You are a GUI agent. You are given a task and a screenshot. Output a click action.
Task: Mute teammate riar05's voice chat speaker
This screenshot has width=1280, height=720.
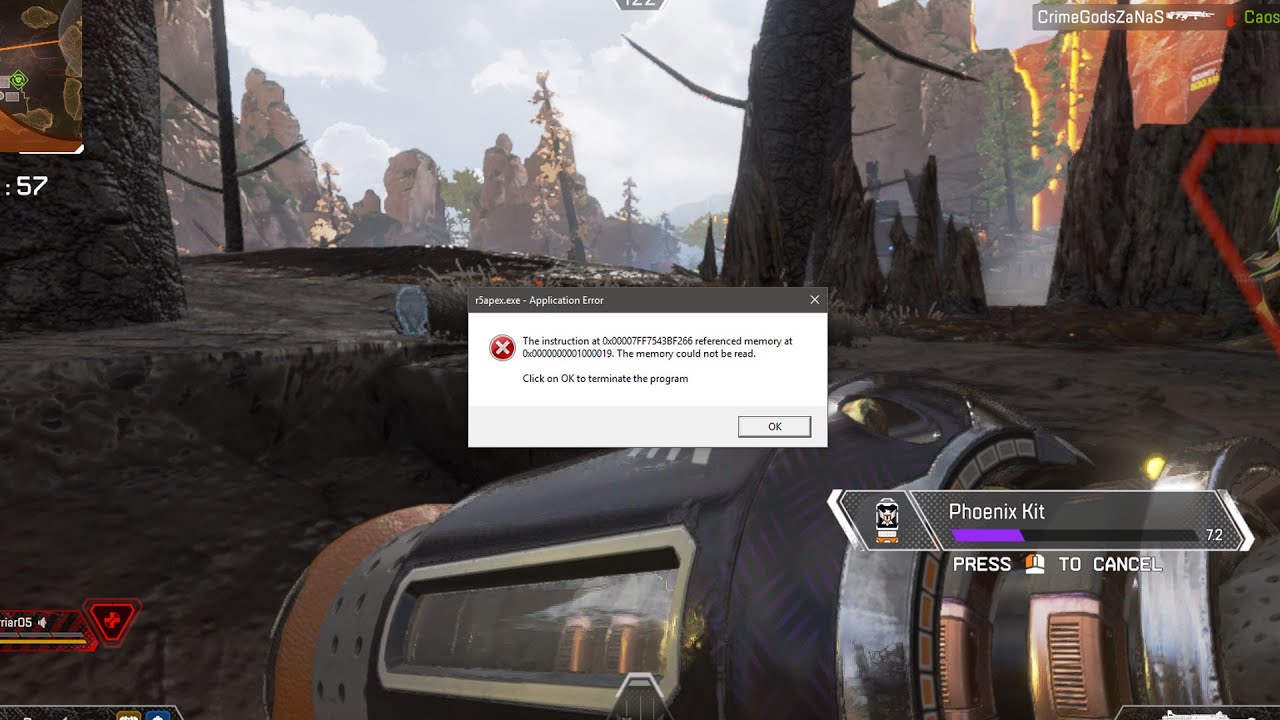click(x=41, y=622)
